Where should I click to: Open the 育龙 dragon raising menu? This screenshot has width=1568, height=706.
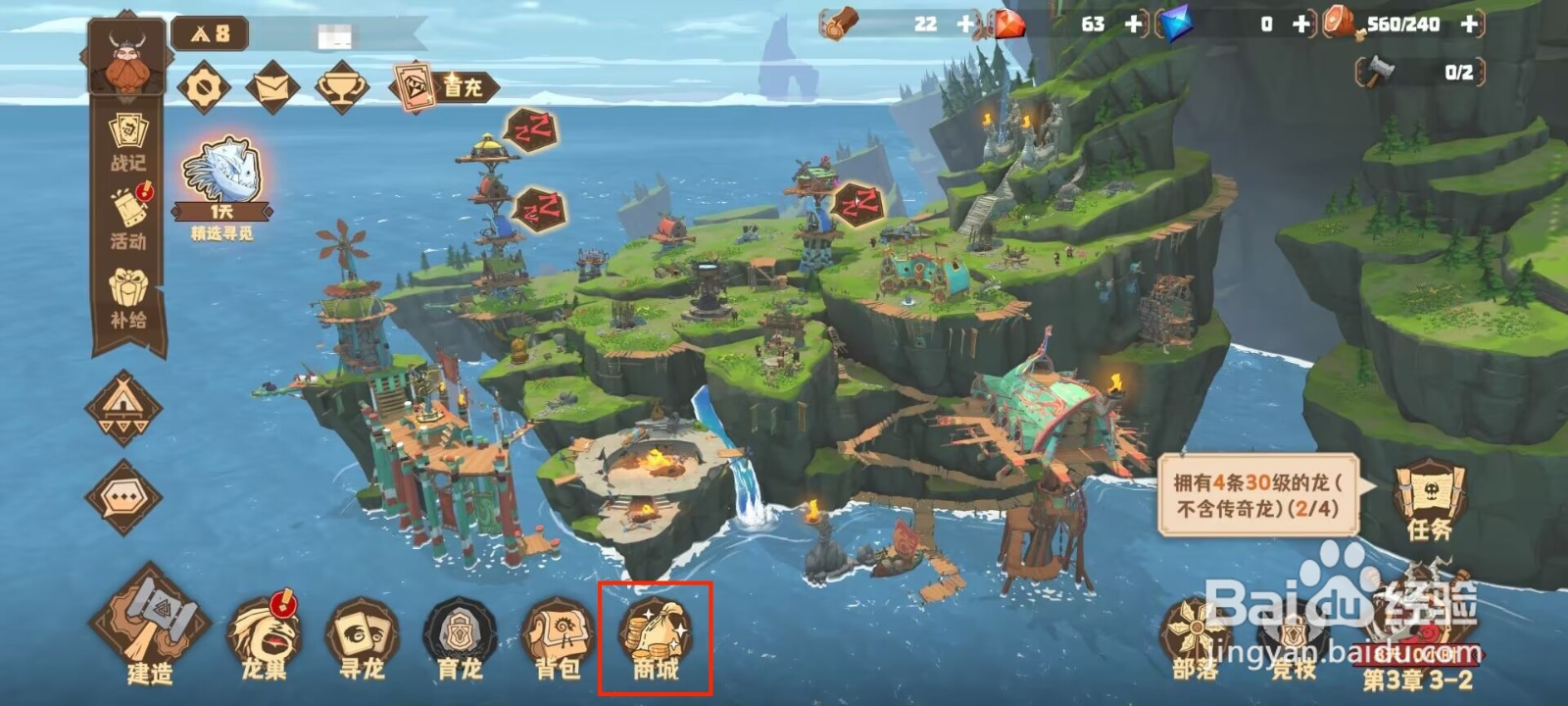click(460, 637)
